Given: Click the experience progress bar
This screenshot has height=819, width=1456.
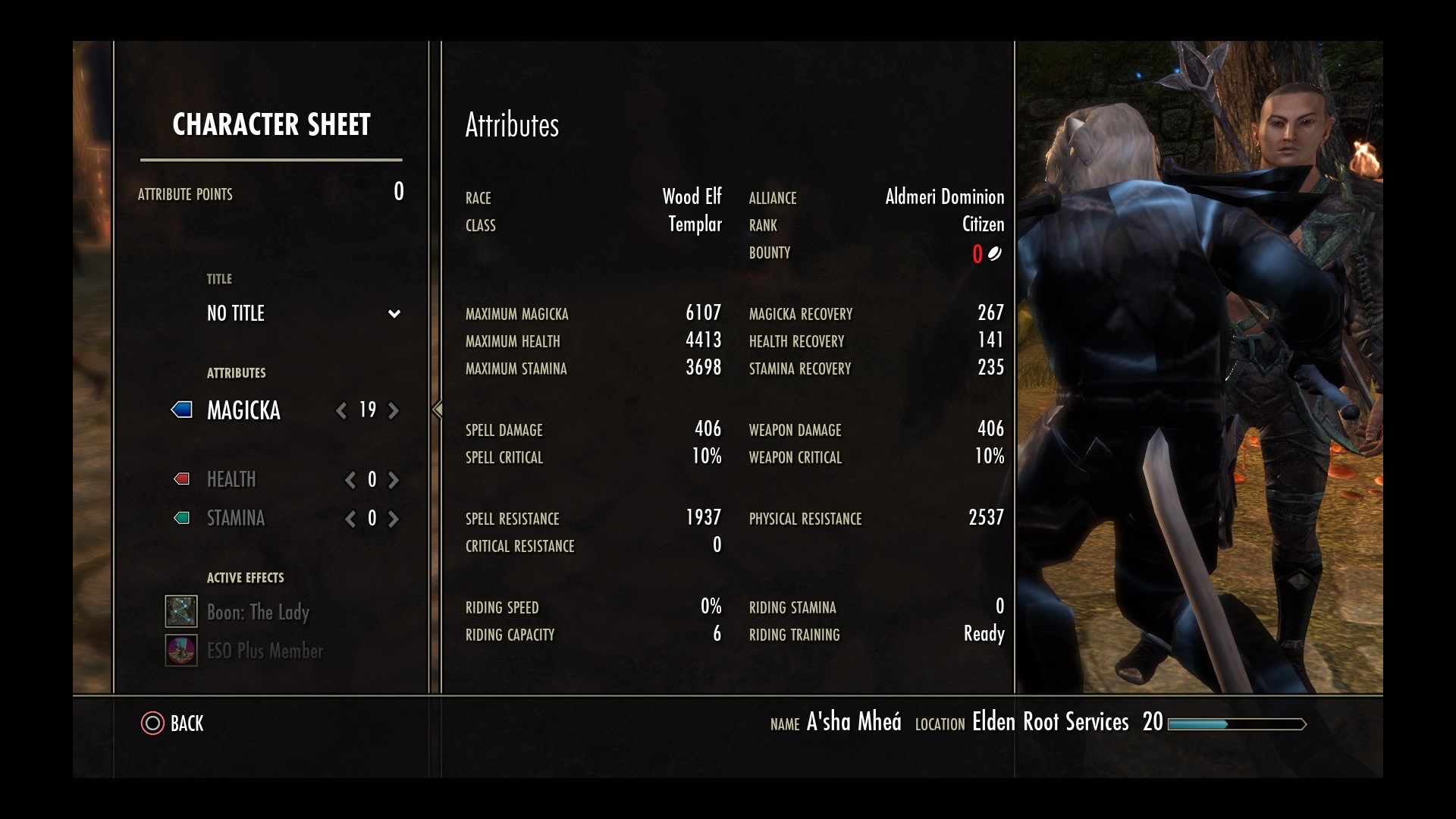Looking at the screenshot, I should [1236, 724].
